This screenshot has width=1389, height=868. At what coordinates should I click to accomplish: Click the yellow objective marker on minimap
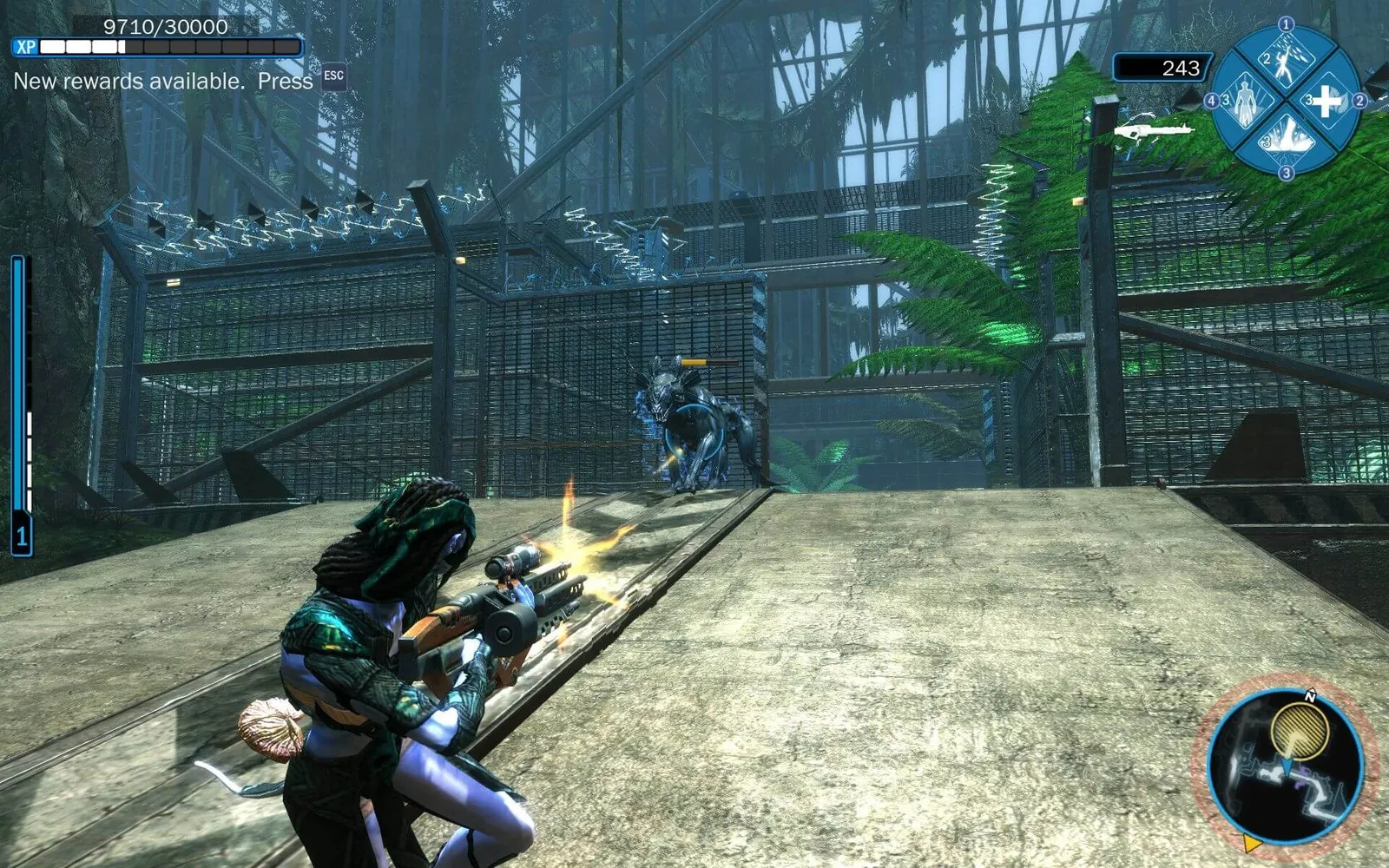[x=1300, y=730]
